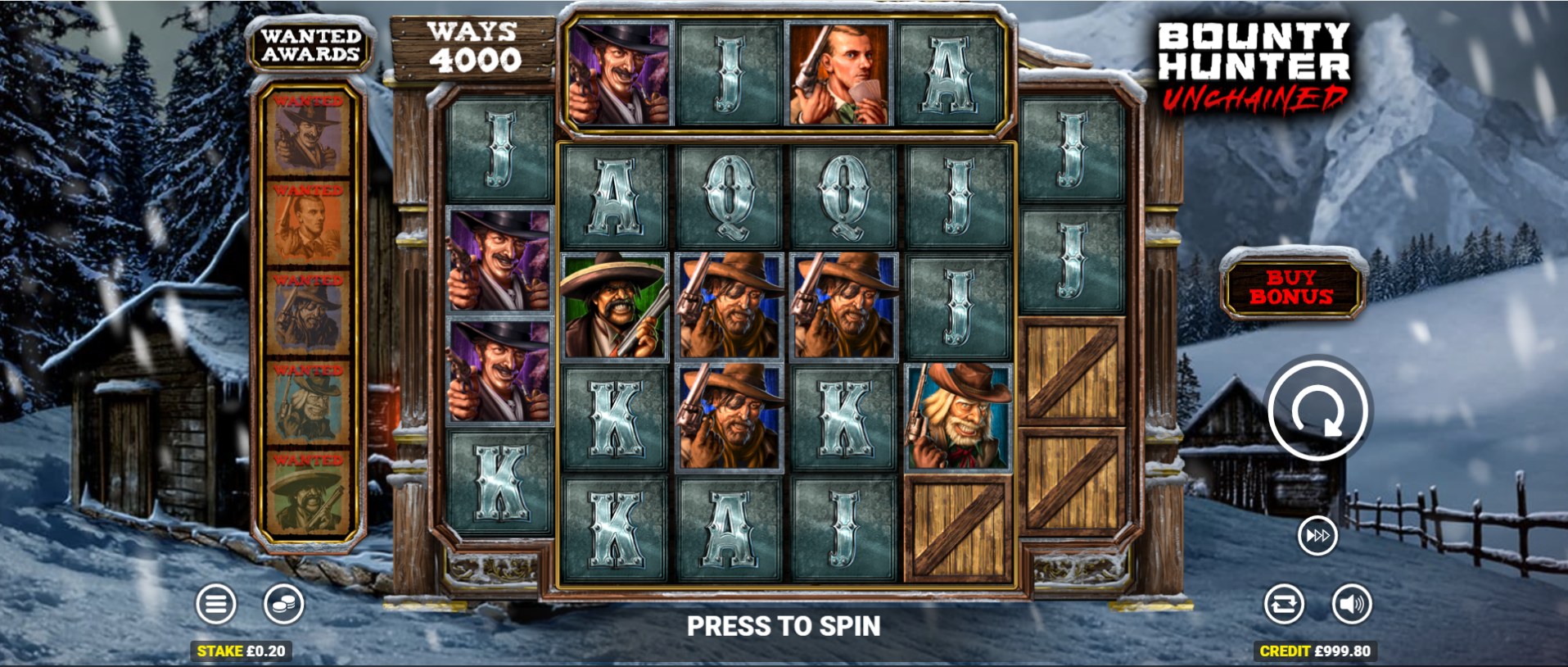1568x667 pixels.
Task: Open the Buy Bonus feature
Action: tap(1291, 288)
